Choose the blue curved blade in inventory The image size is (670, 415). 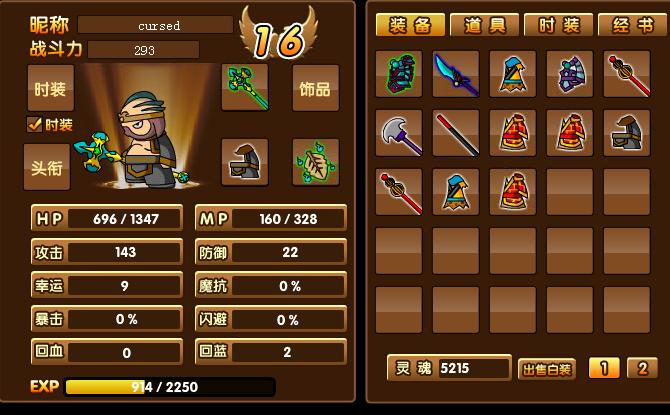click(x=456, y=75)
